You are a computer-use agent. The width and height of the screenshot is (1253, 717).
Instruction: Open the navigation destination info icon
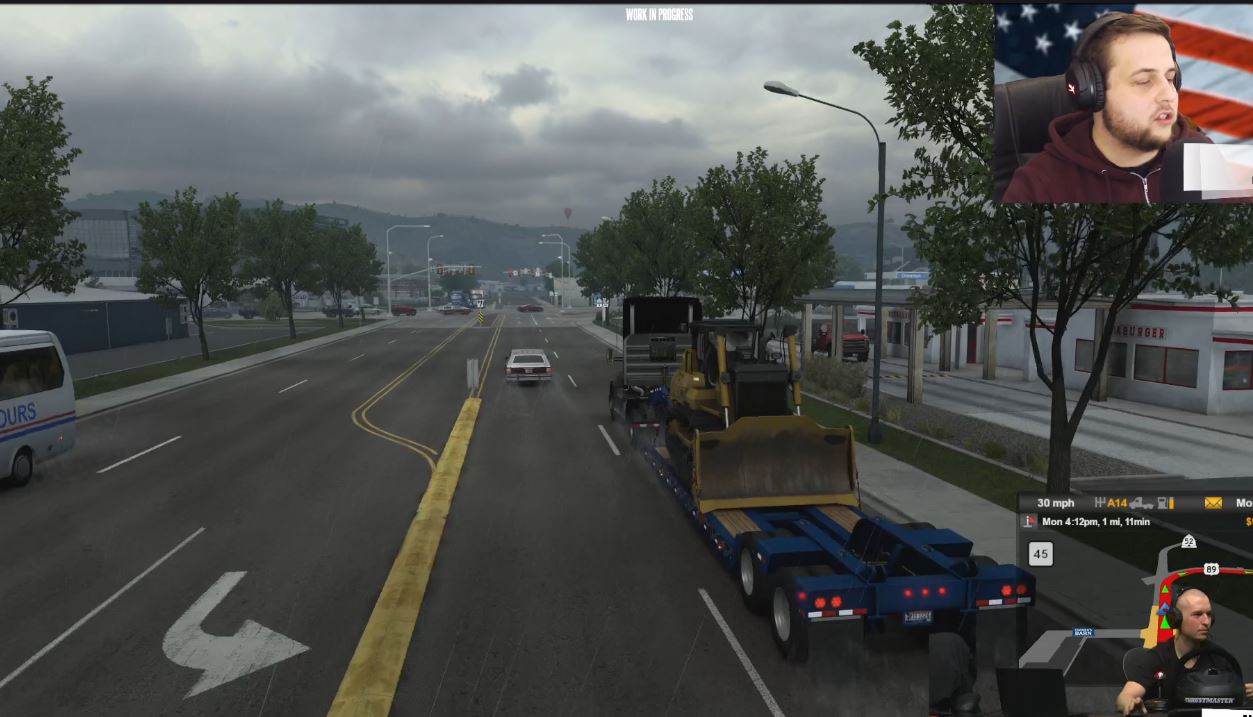coord(1029,522)
